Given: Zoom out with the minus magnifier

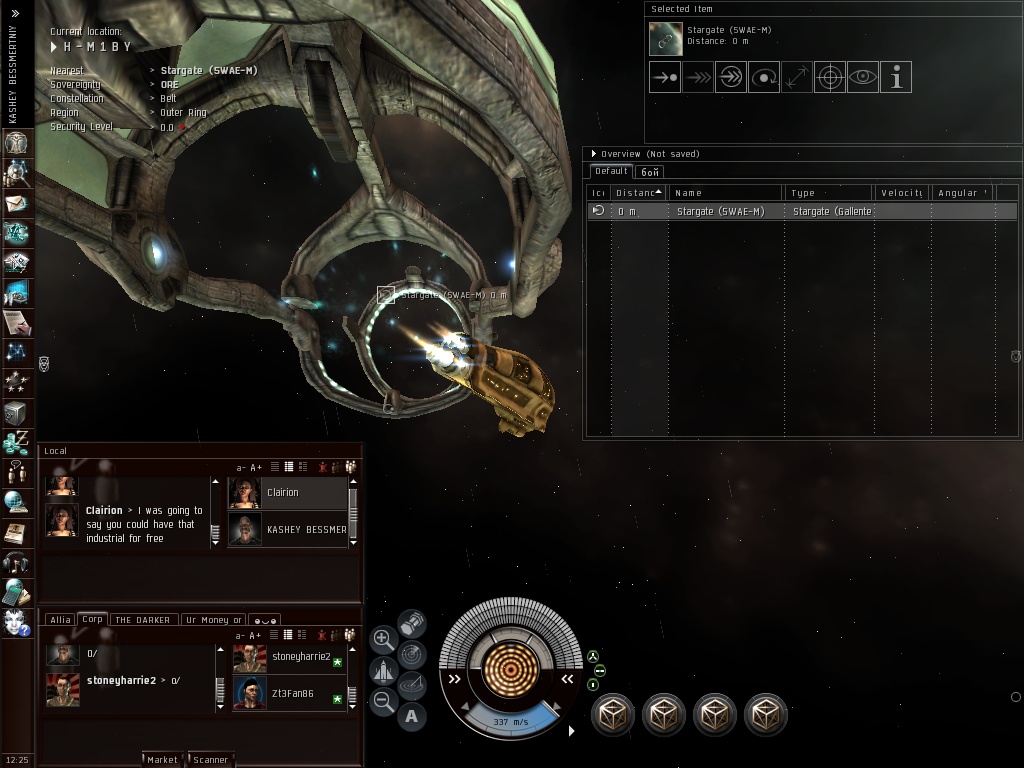Looking at the screenshot, I should [x=383, y=701].
